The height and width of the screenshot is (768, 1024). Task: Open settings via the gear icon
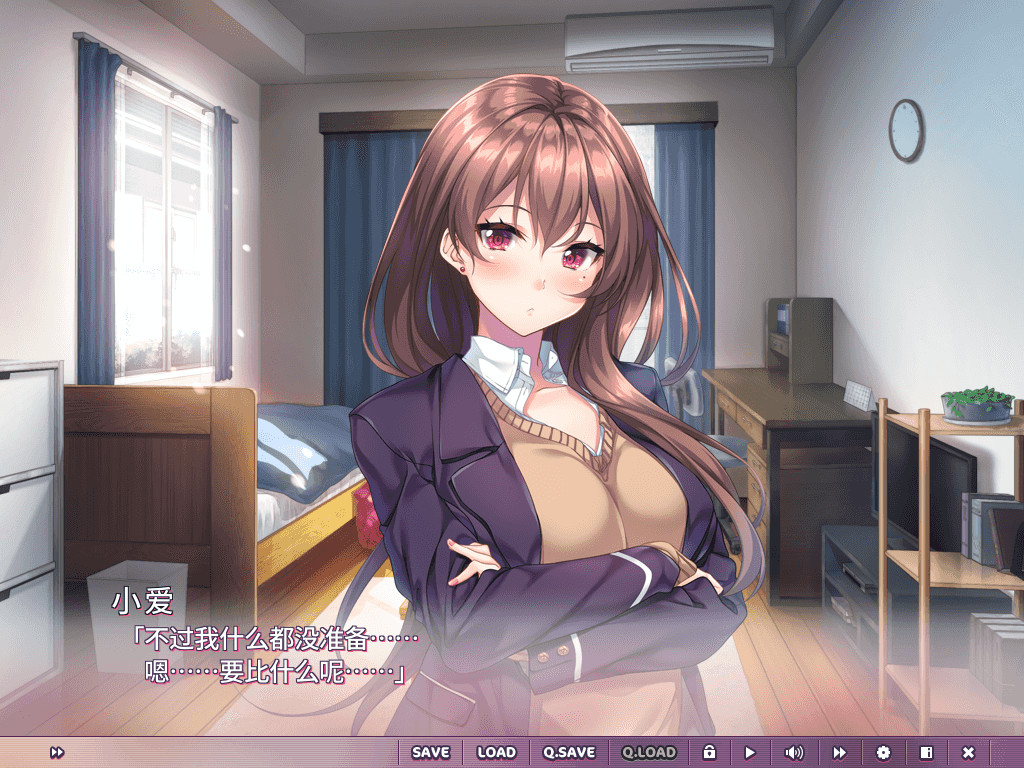coord(883,752)
